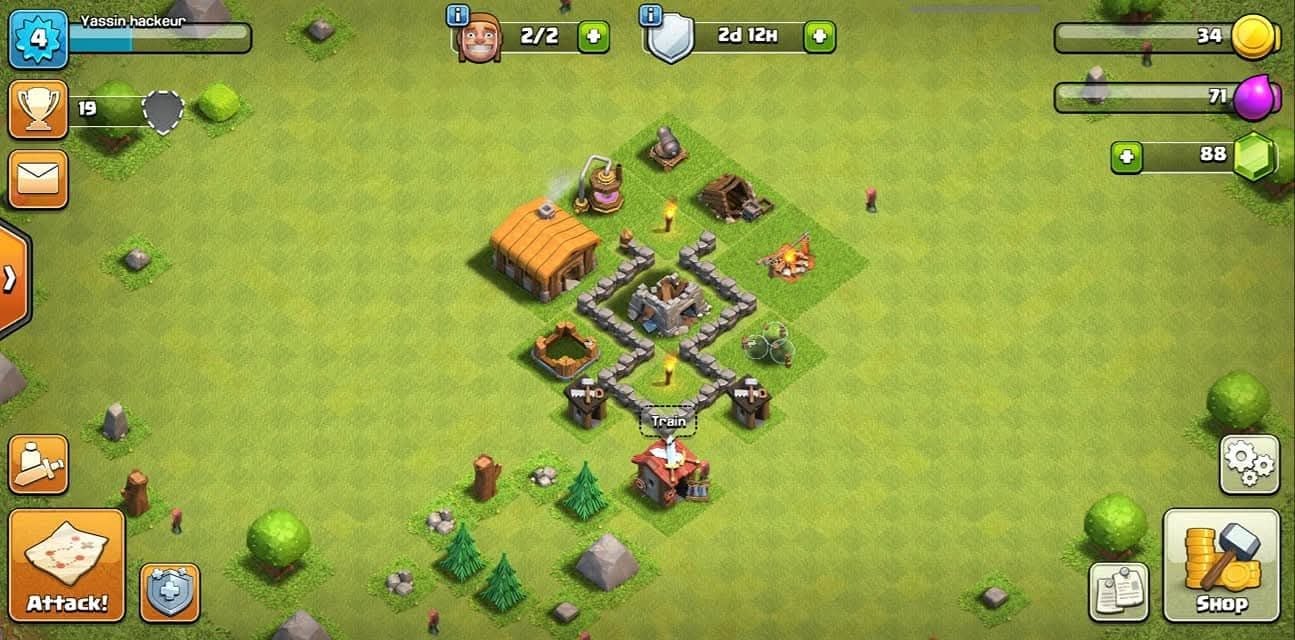1295x640 pixels.
Task: Buy more gems with the plus button
Action: point(1127,156)
